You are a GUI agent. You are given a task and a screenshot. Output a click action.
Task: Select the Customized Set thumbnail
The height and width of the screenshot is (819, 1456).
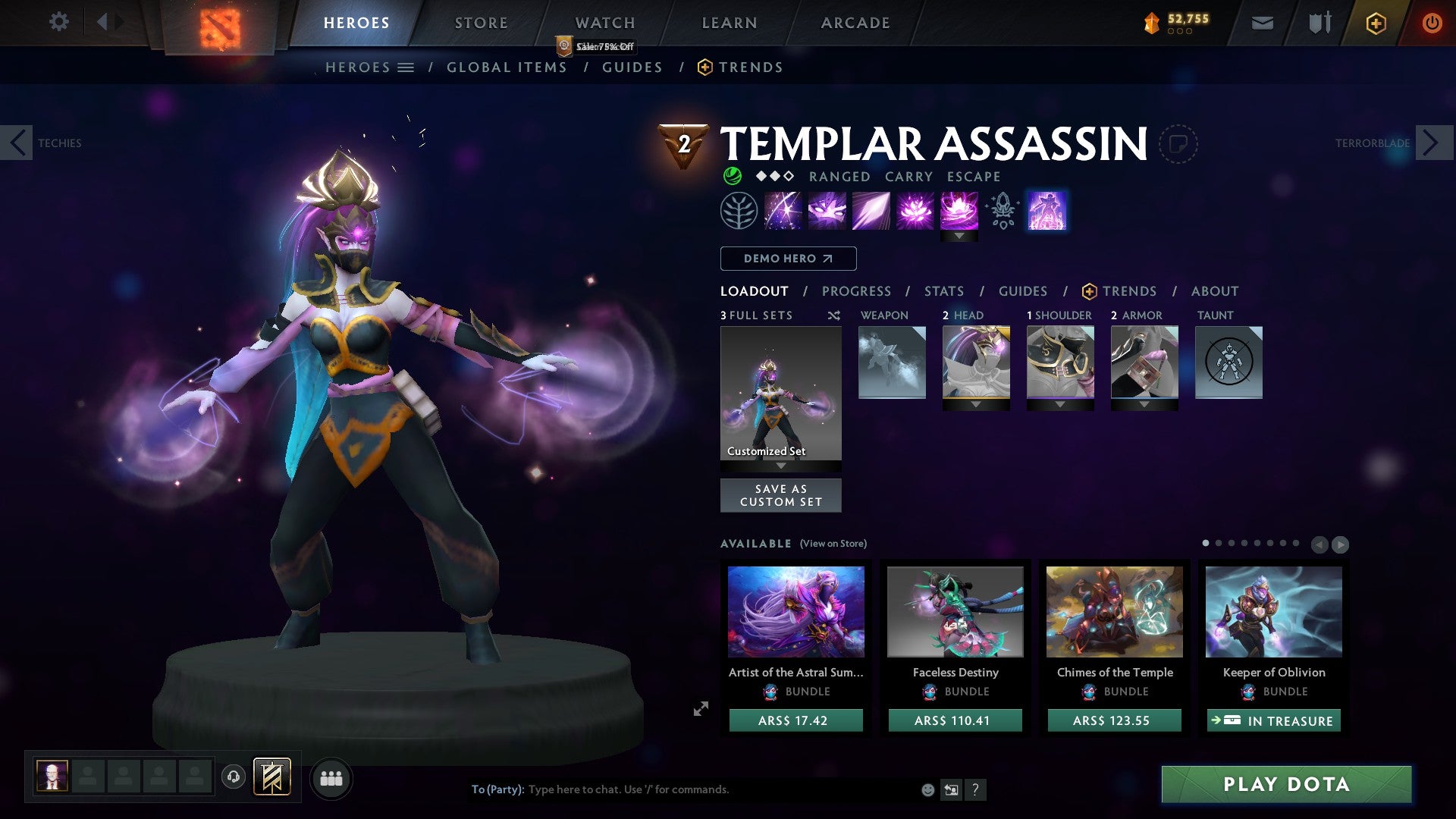click(x=780, y=394)
